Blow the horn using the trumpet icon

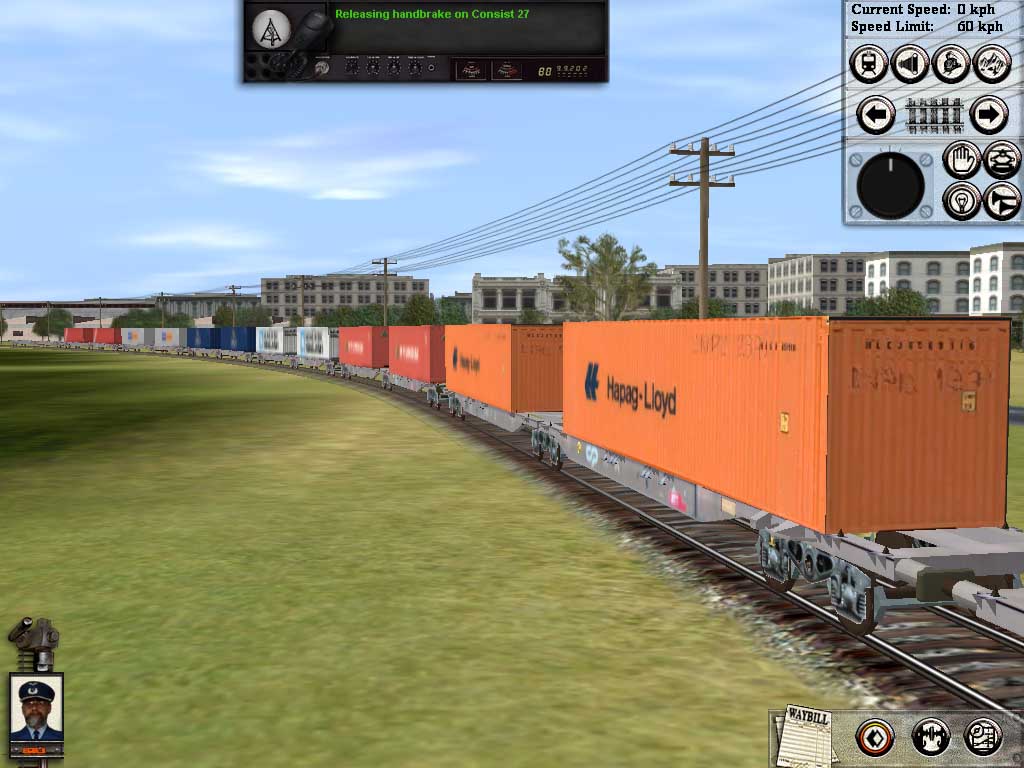click(x=1001, y=200)
